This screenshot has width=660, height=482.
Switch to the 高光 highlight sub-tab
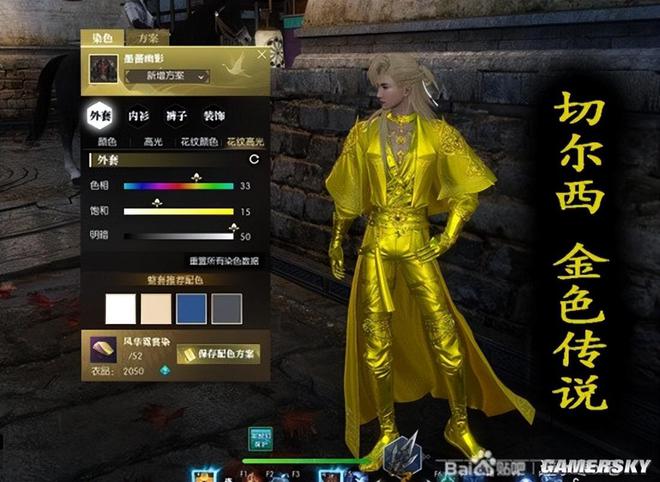click(x=152, y=142)
